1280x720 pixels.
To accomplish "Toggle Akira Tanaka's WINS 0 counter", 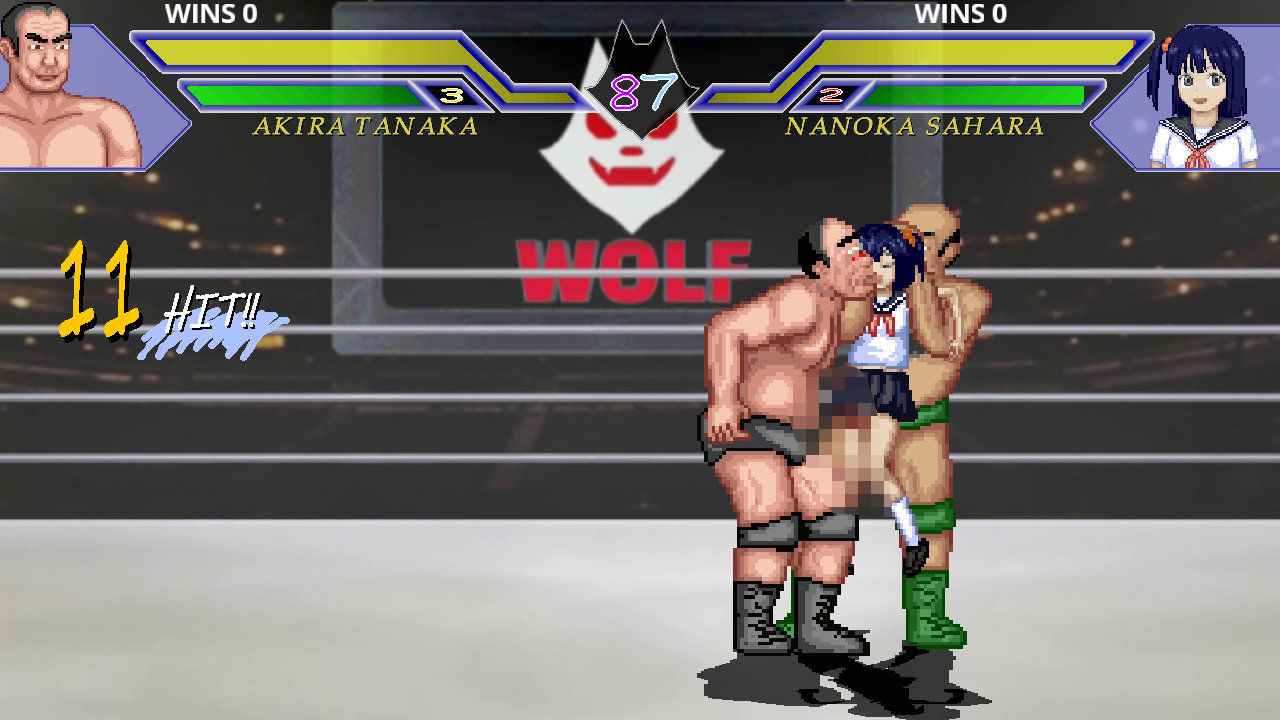I will tap(213, 14).
